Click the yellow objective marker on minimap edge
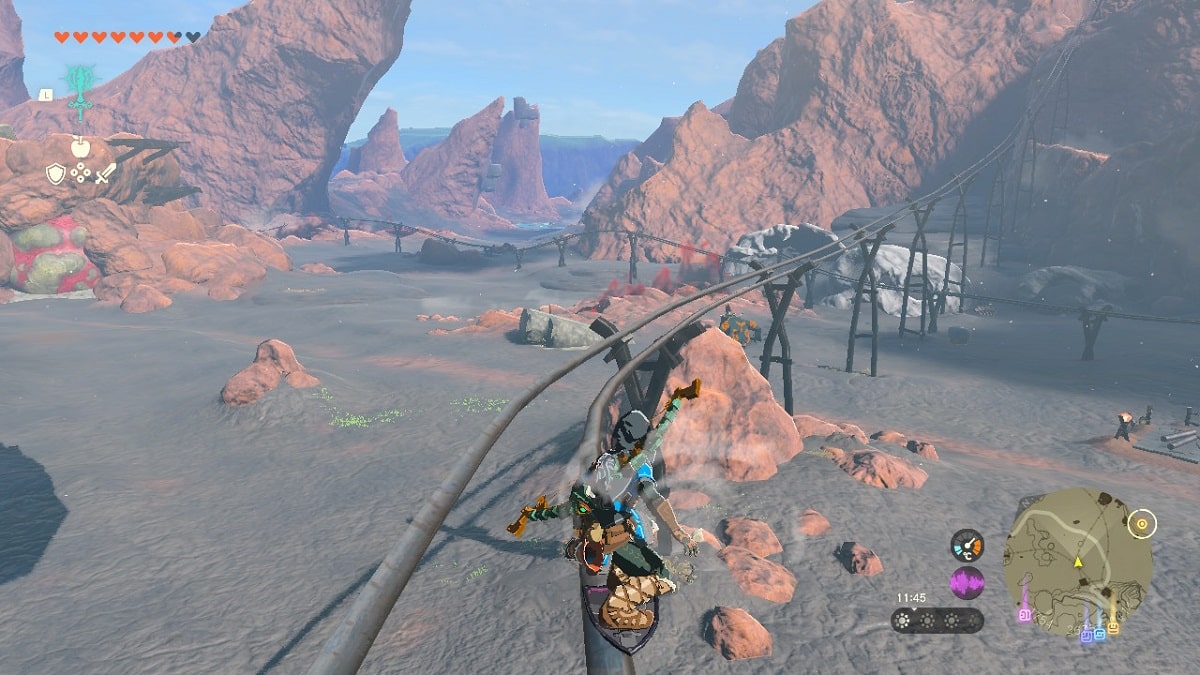Screen dimensions: 1200x675 1142,522
